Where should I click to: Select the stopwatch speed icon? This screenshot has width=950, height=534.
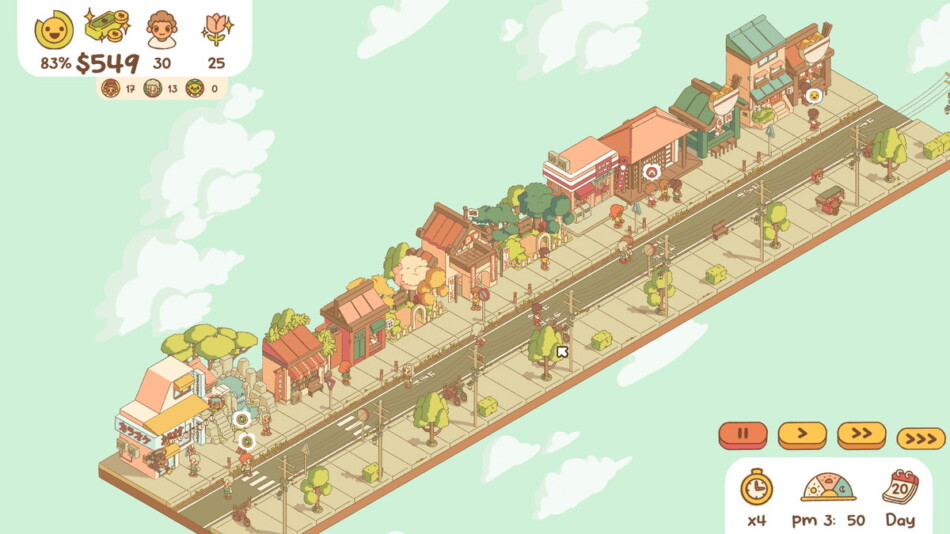[x=756, y=487]
